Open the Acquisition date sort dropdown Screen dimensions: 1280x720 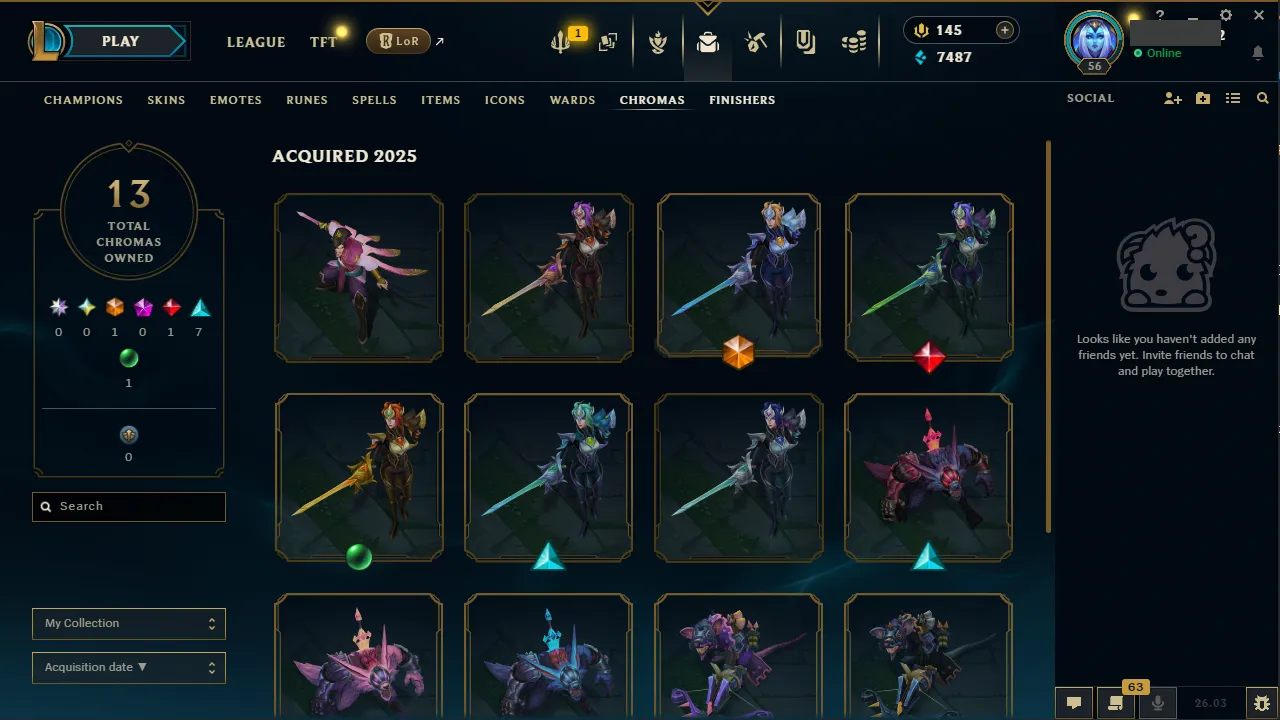tap(128, 667)
